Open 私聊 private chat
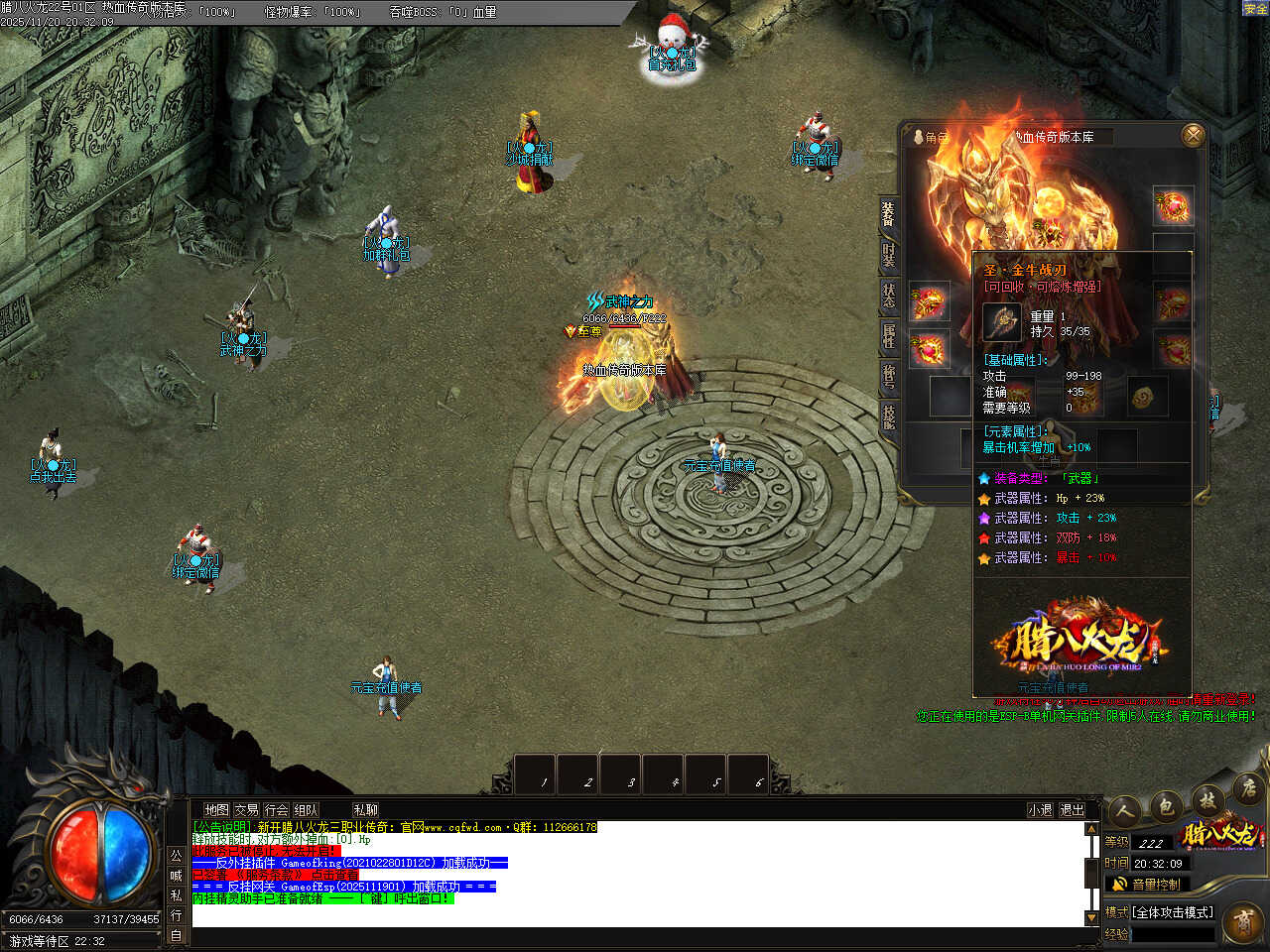 (365, 810)
